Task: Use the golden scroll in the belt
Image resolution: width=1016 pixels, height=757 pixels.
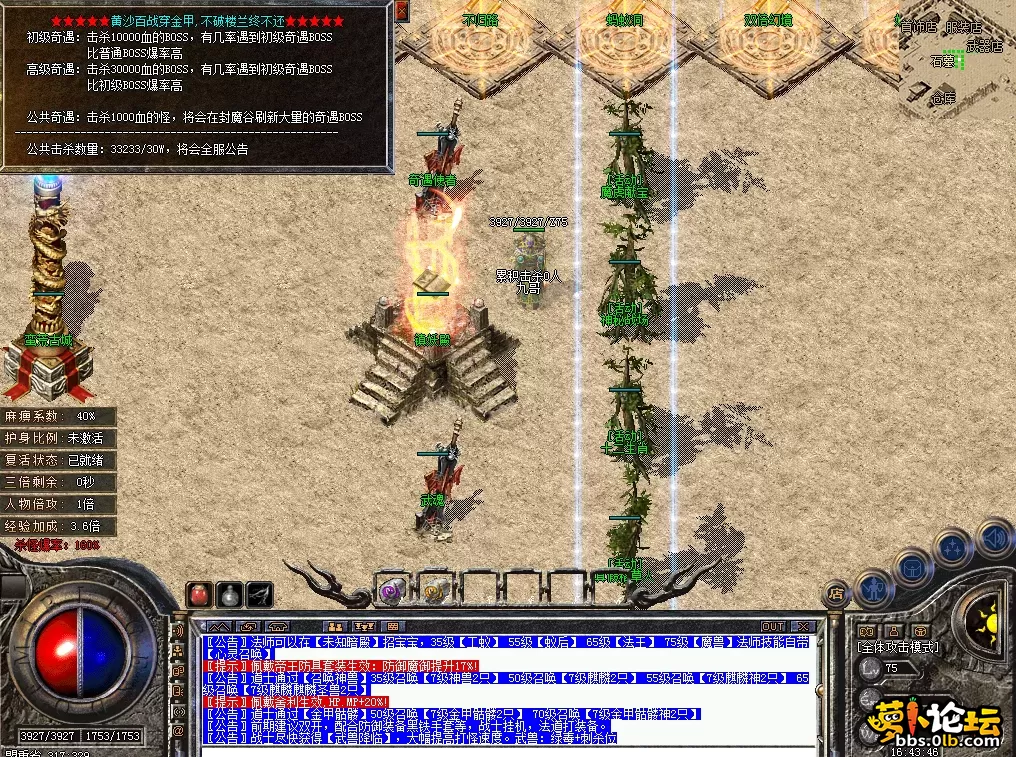Action: 433,591
